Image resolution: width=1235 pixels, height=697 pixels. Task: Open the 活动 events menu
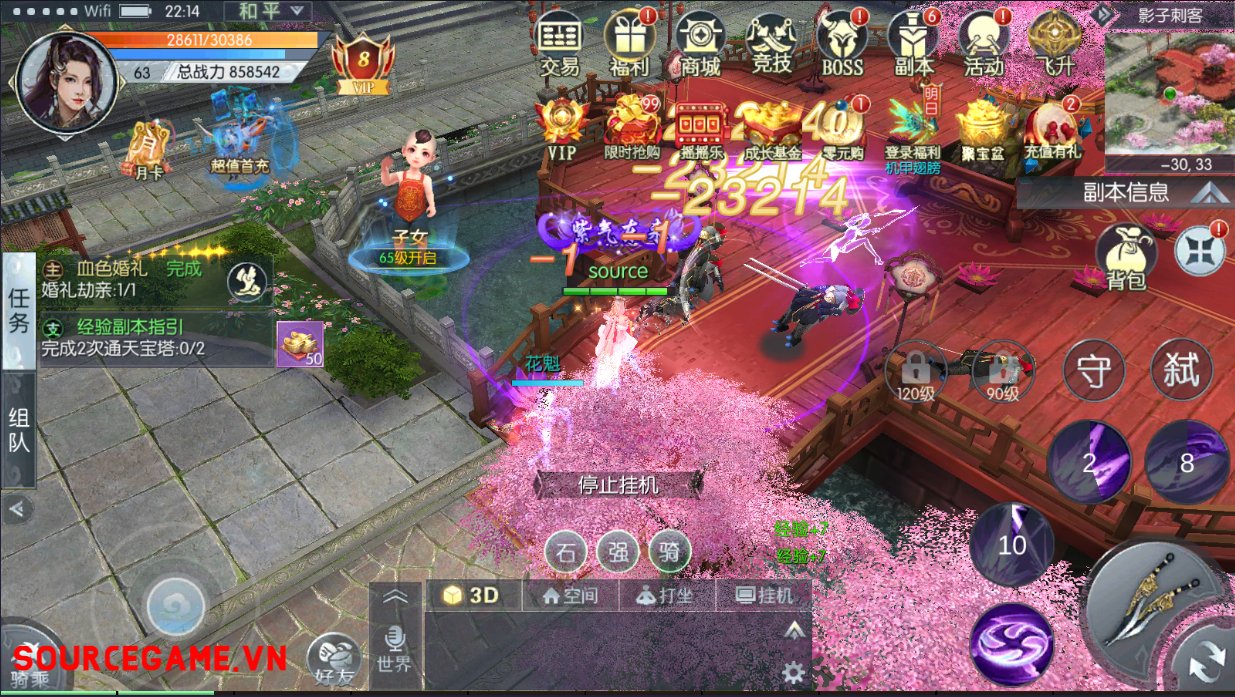click(x=984, y=45)
